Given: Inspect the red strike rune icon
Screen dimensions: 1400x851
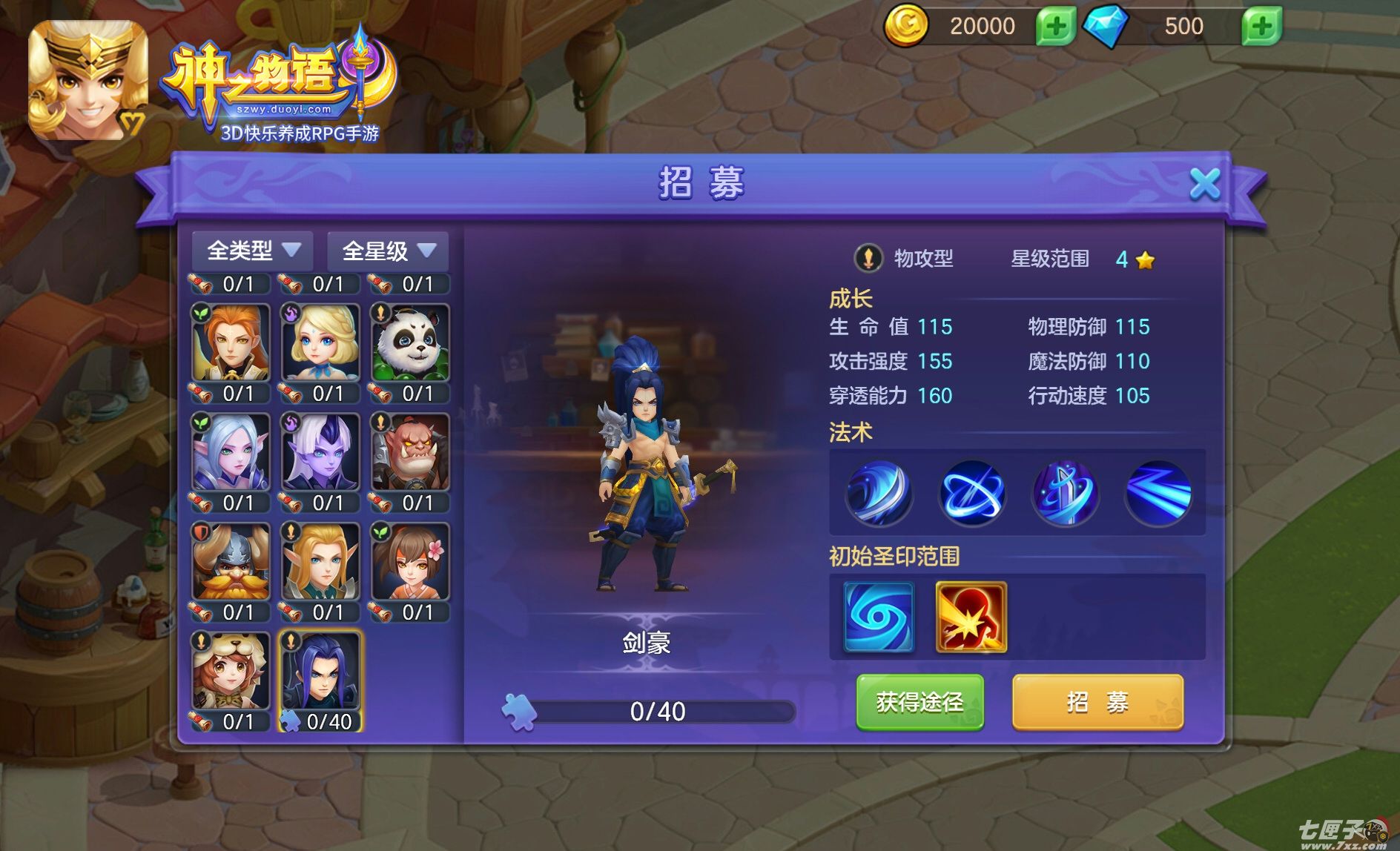Looking at the screenshot, I should point(971,617).
